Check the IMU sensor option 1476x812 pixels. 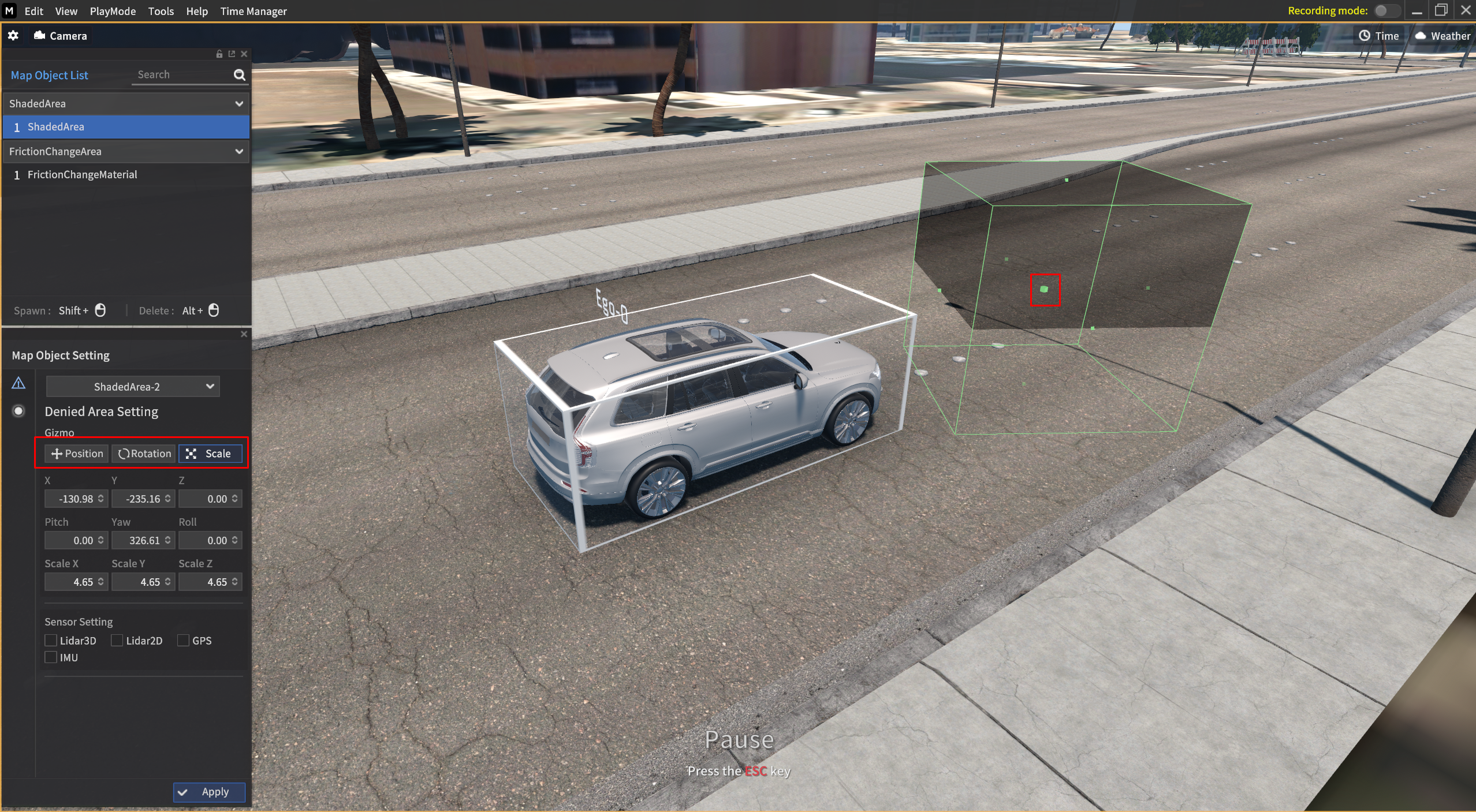tap(51, 657)
